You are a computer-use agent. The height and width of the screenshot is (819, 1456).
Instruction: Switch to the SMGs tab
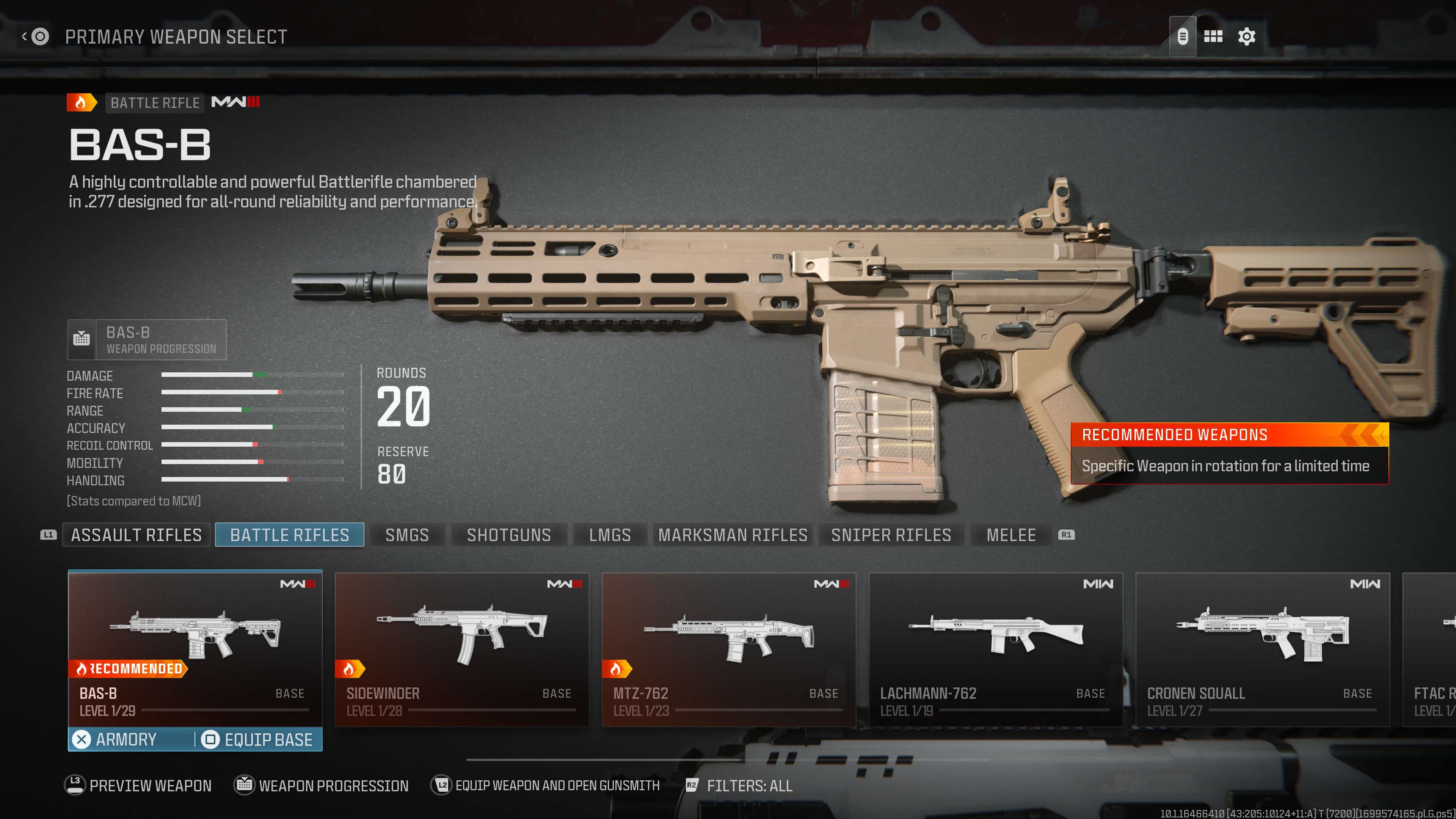pyautogui.click(x=407, y=535)
